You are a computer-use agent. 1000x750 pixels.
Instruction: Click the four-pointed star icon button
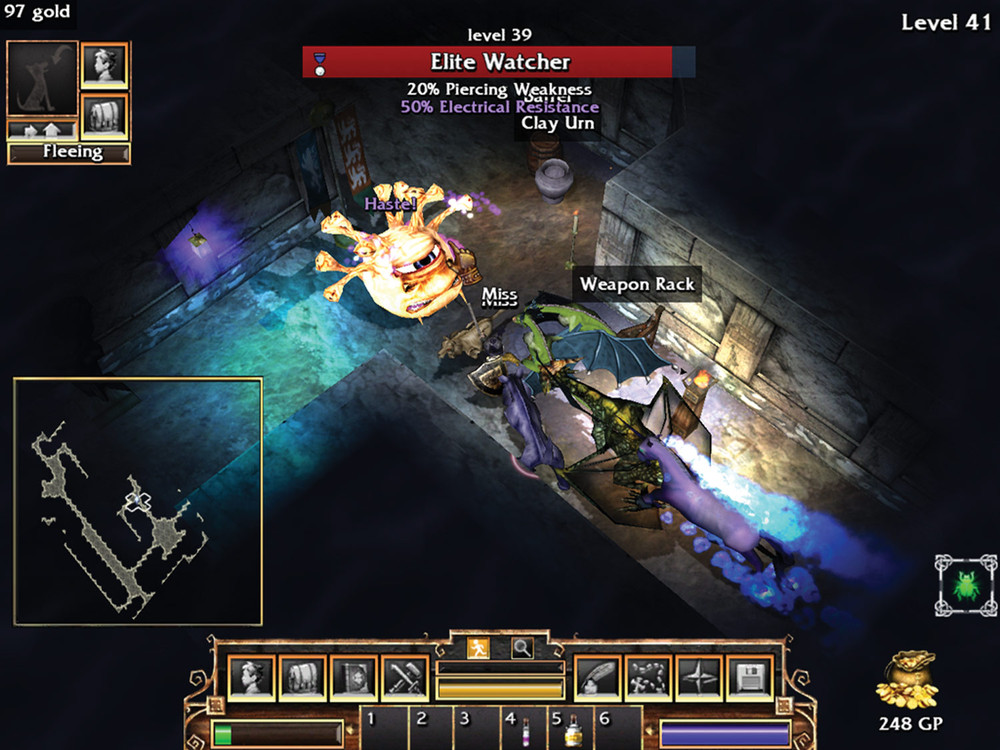coord(699,678)
